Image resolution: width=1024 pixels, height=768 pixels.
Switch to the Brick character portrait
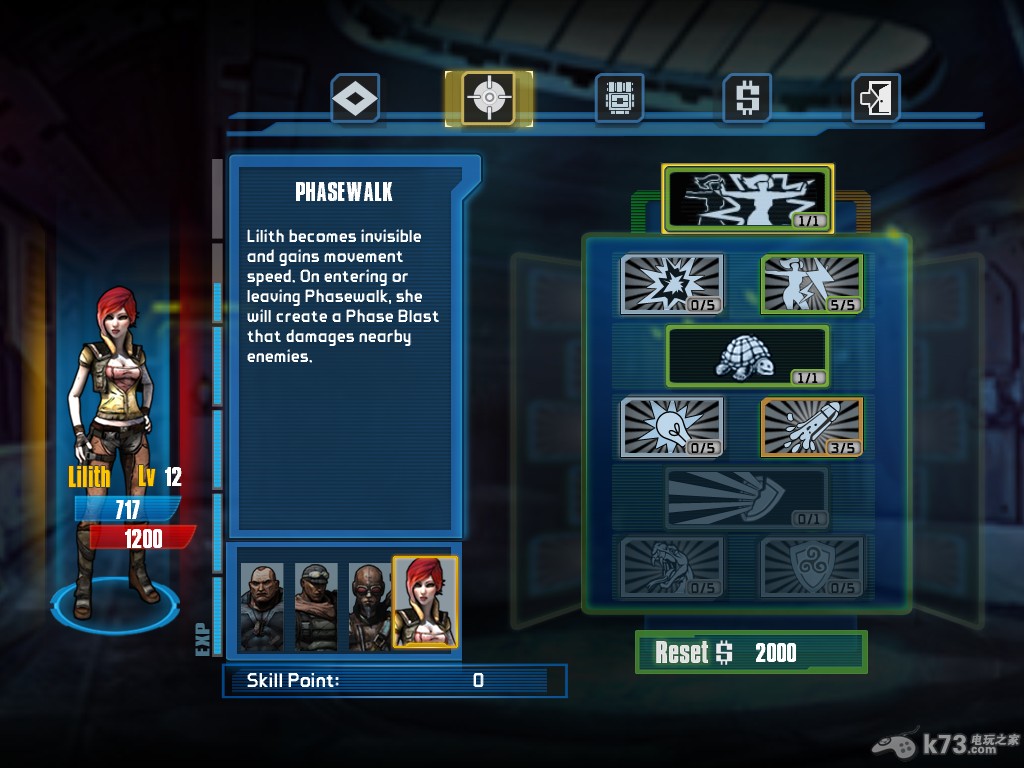click(x=262, y=607)
